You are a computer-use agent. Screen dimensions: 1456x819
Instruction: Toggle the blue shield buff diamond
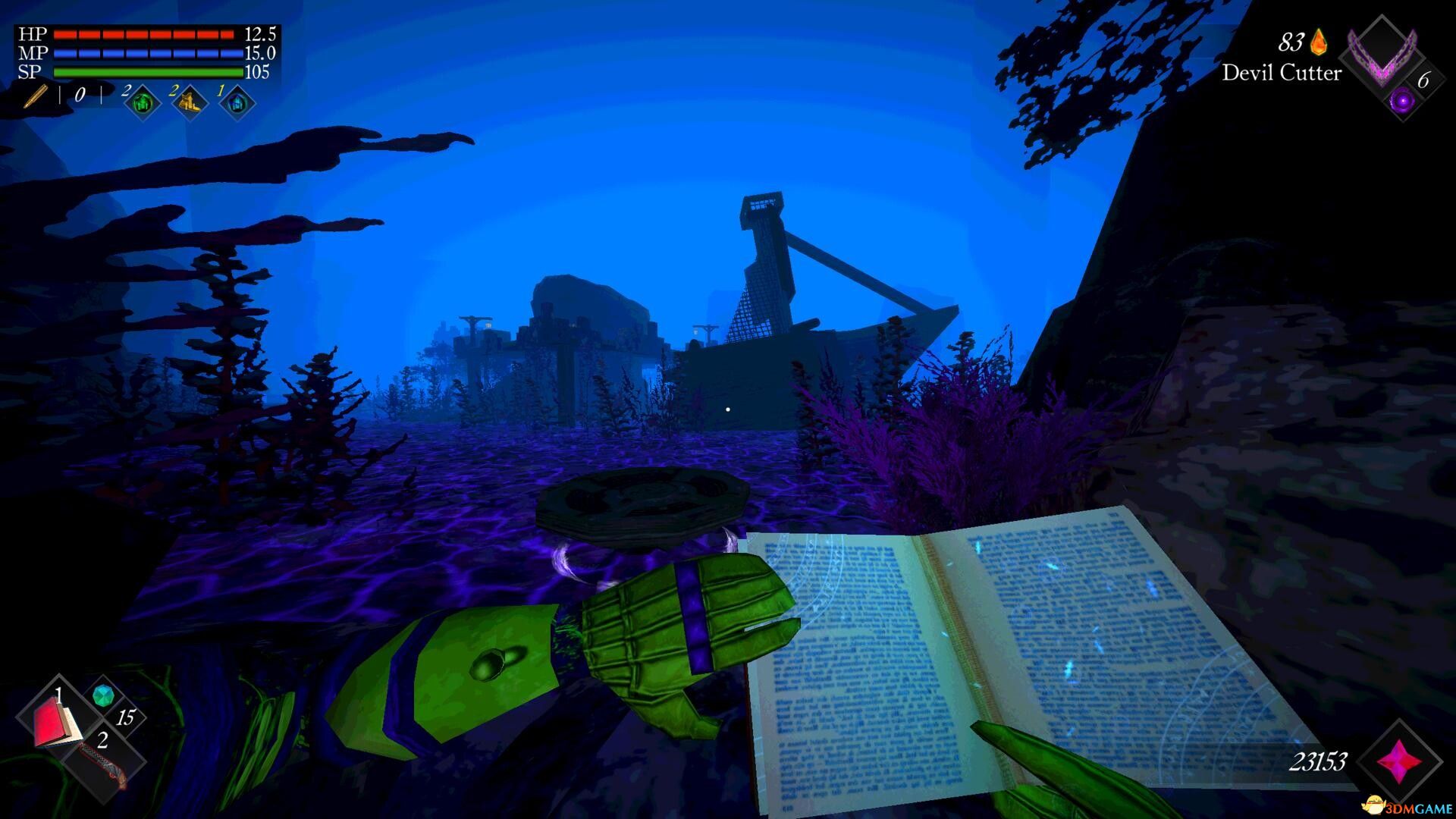[x=237, y=104]
